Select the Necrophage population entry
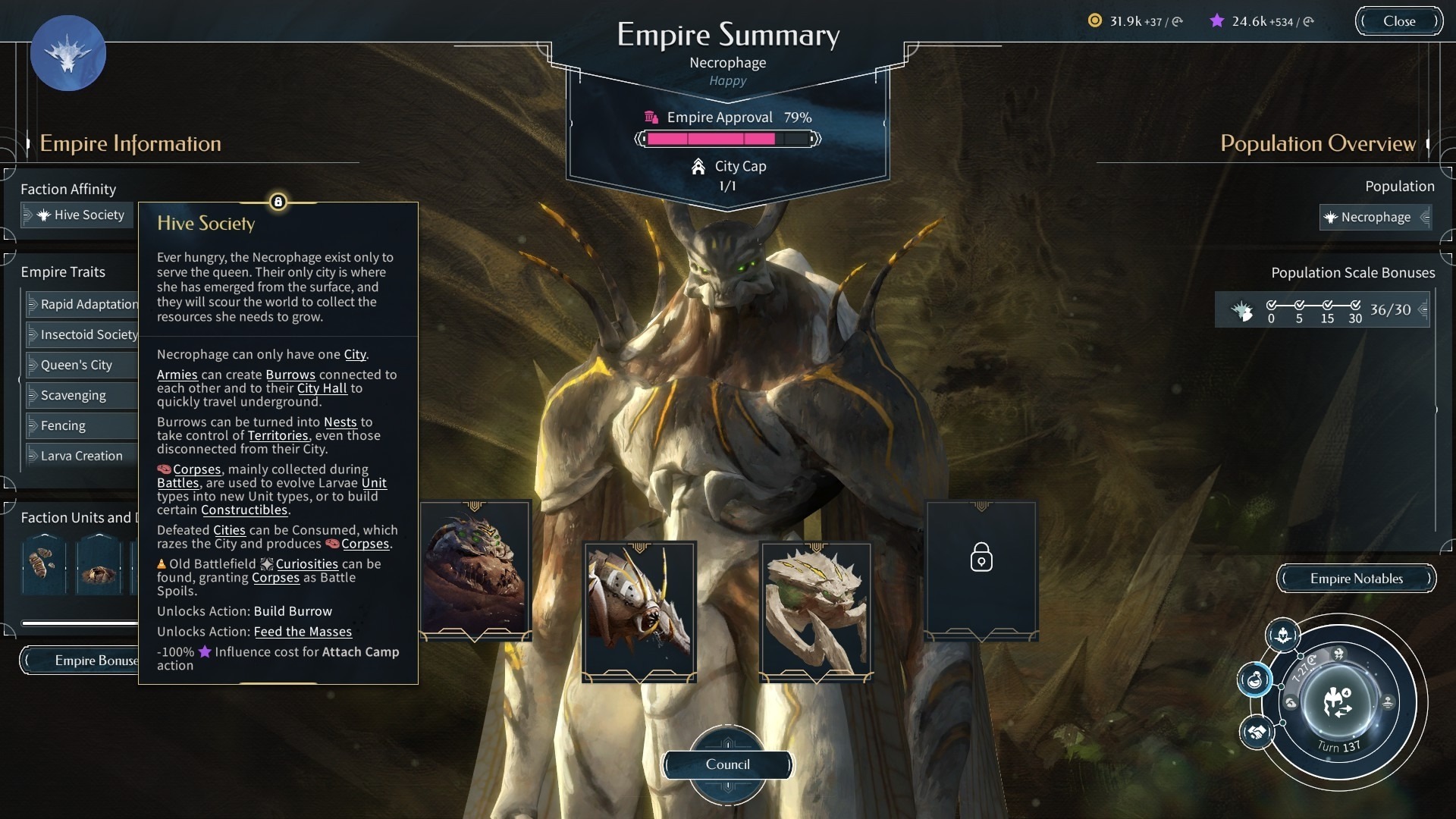 [x=1374, y=217]
